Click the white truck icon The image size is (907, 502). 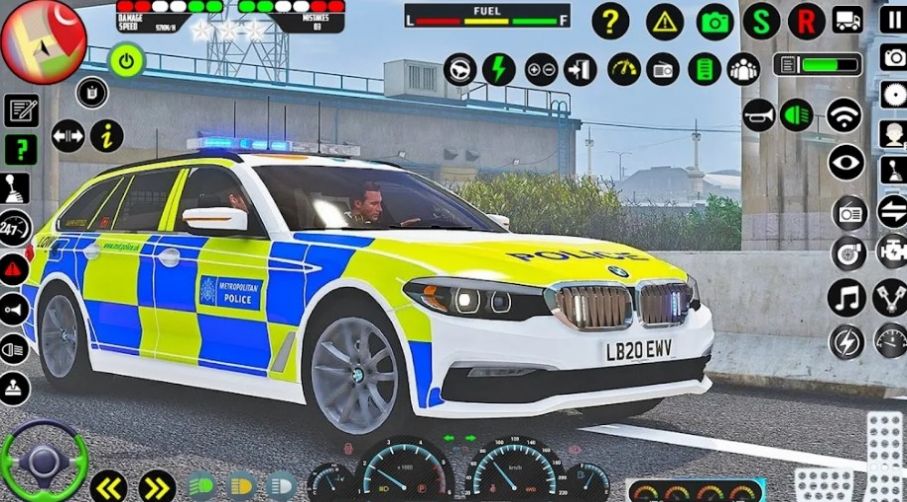[x=848, y=19]
